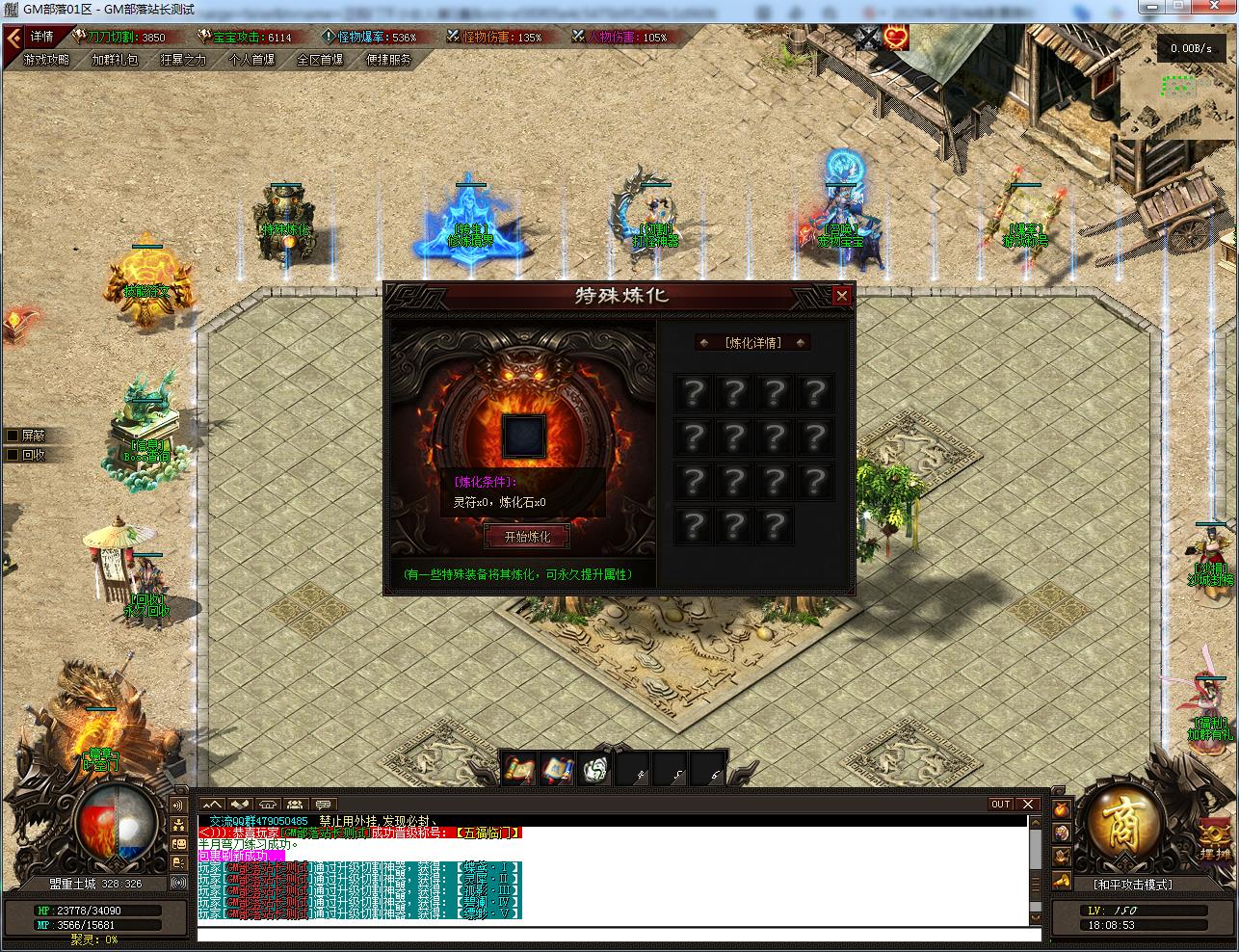Open the chat bubble message icon
Screen dimensions: 1239x952
click(323, 805)
